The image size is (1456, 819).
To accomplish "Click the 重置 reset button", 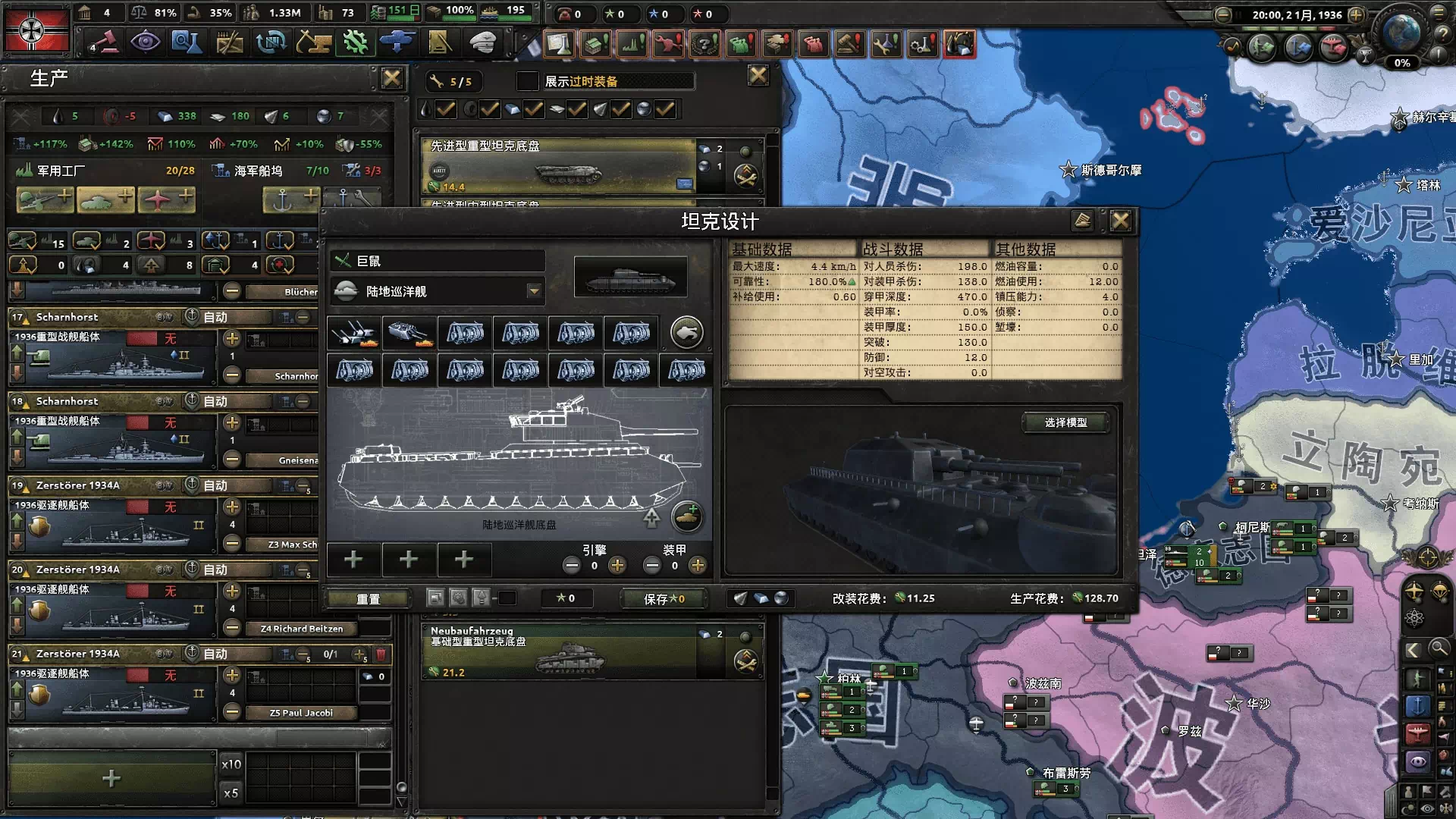I will (369, 598).
